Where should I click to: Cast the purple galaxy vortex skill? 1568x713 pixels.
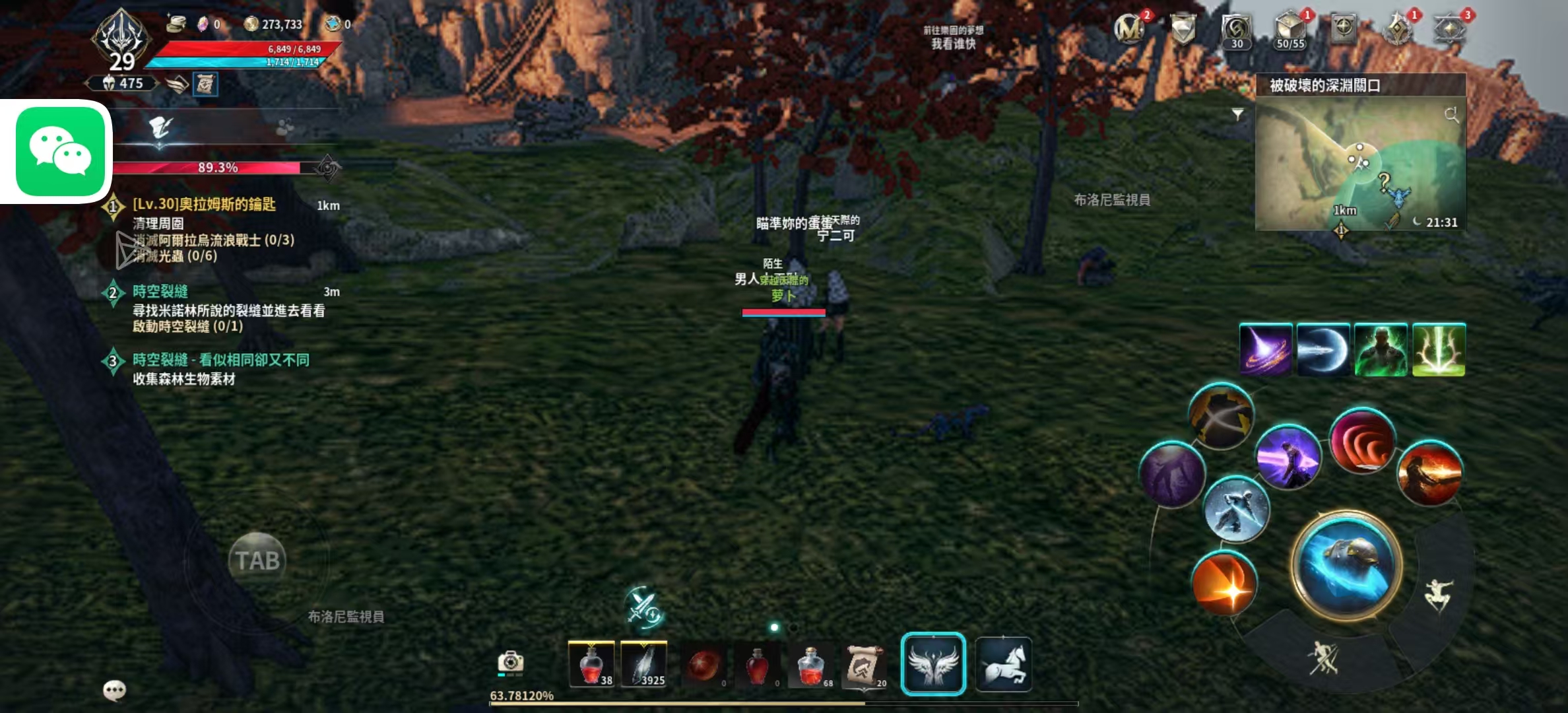click(x=1265, y=350)
